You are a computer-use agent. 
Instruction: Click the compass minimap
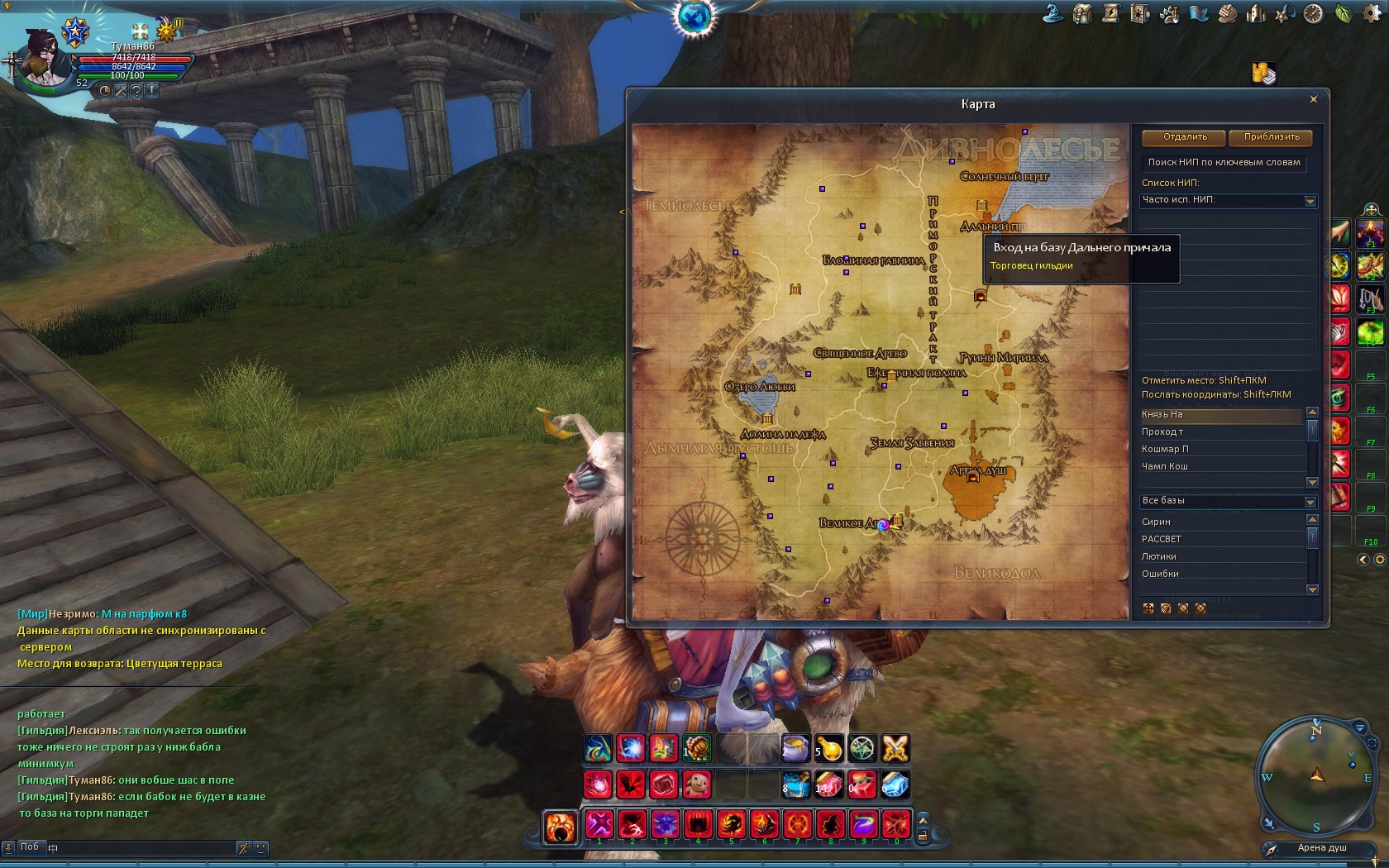coord(1315,777)
